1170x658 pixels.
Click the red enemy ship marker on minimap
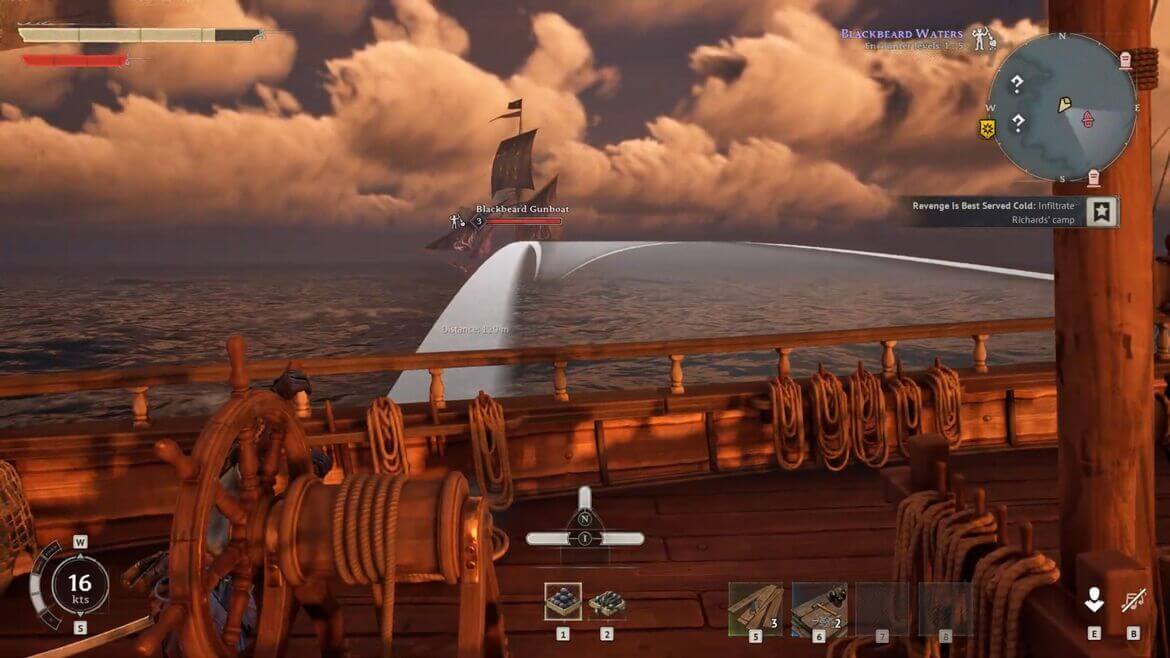1086,120
